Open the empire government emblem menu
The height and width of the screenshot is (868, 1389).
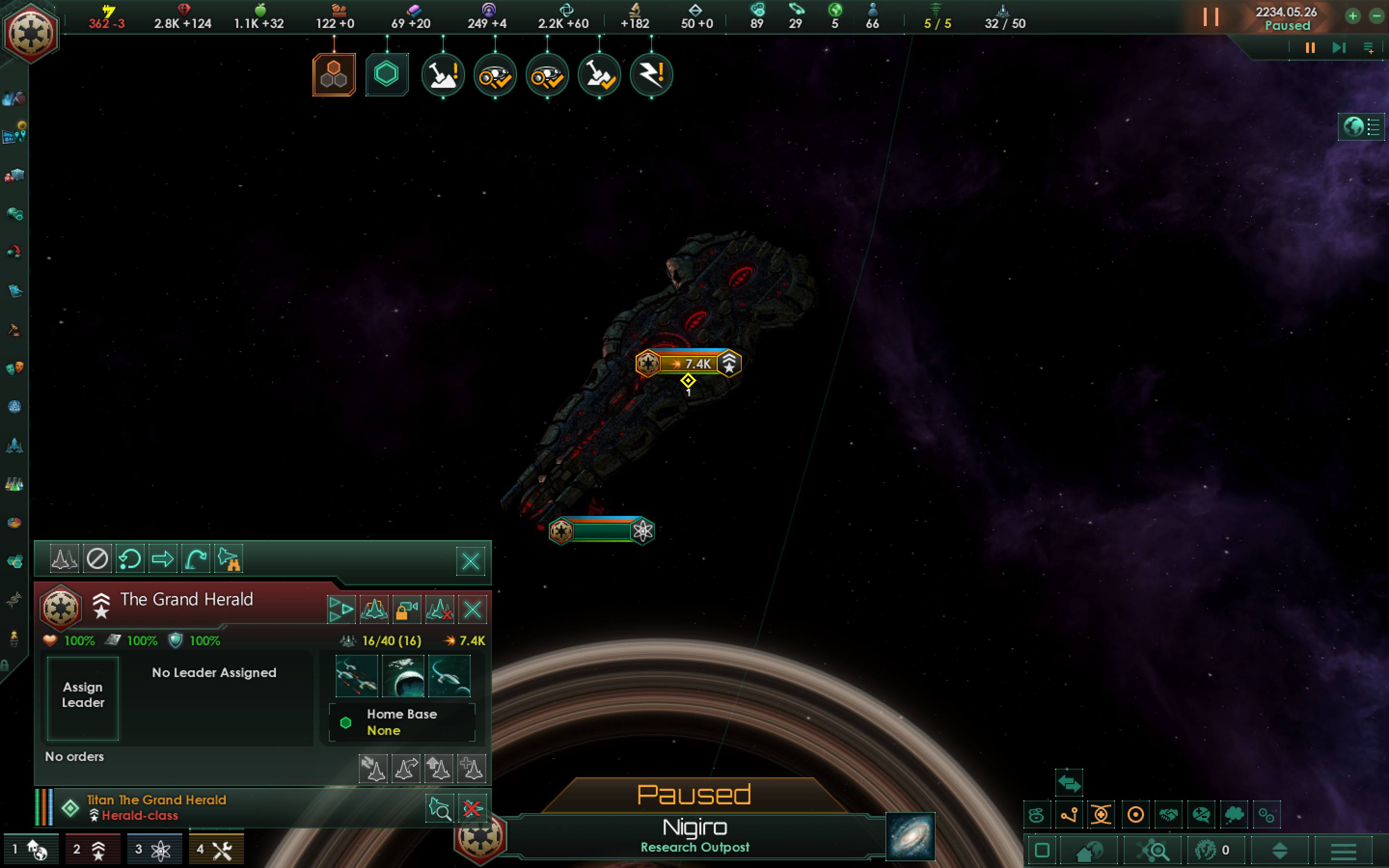coord(31,33)
